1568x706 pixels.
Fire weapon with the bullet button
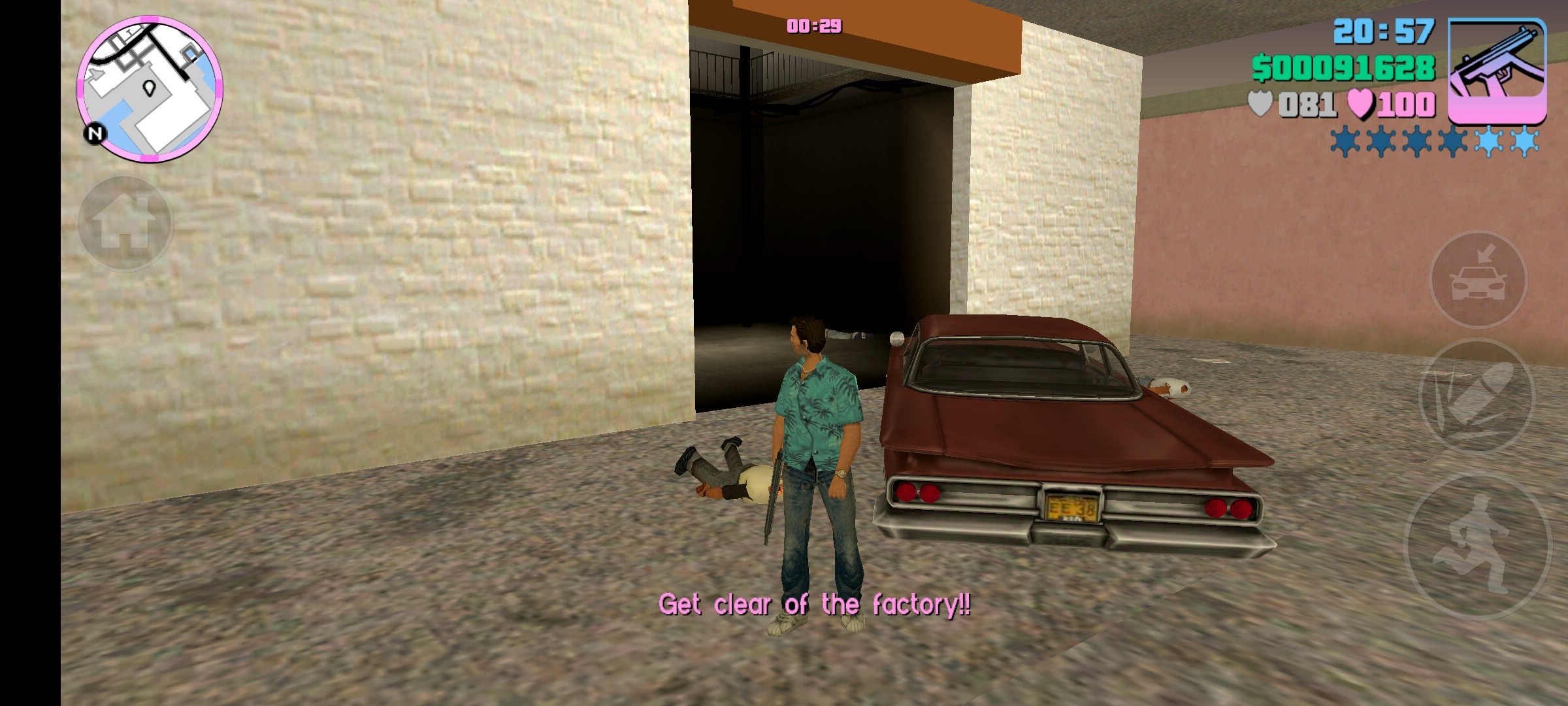coord(1476,395)
